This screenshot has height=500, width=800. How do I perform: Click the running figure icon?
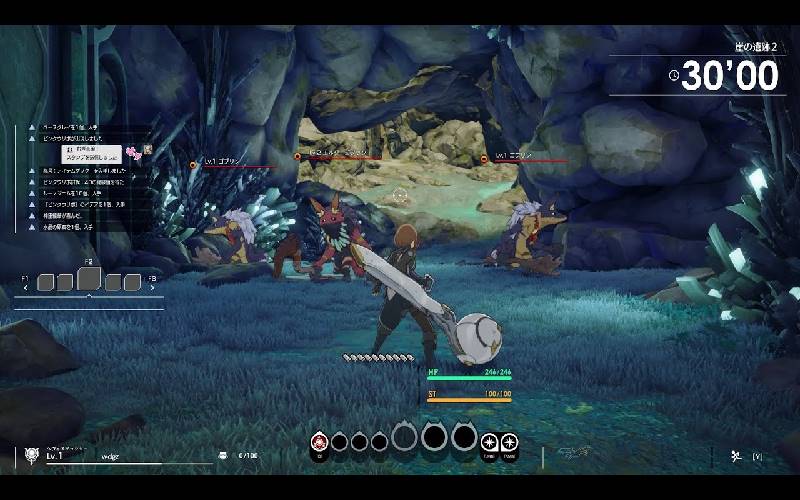pyautogui.click(x=734, y=456)
